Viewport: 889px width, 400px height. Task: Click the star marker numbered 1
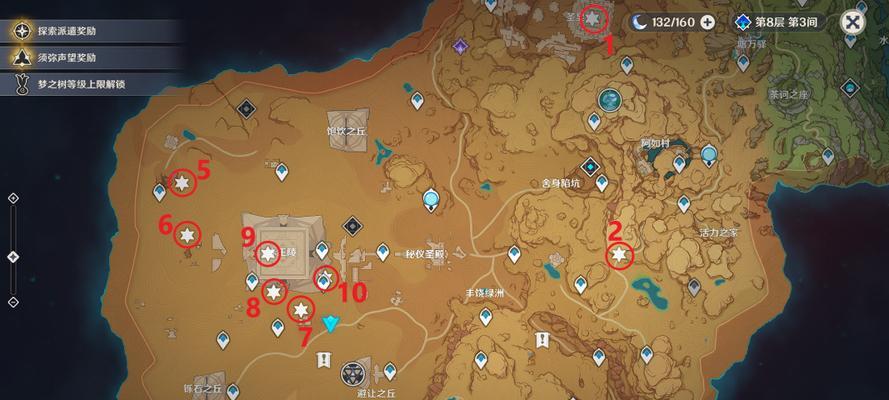pyautogui.click(x=594, y=18)
